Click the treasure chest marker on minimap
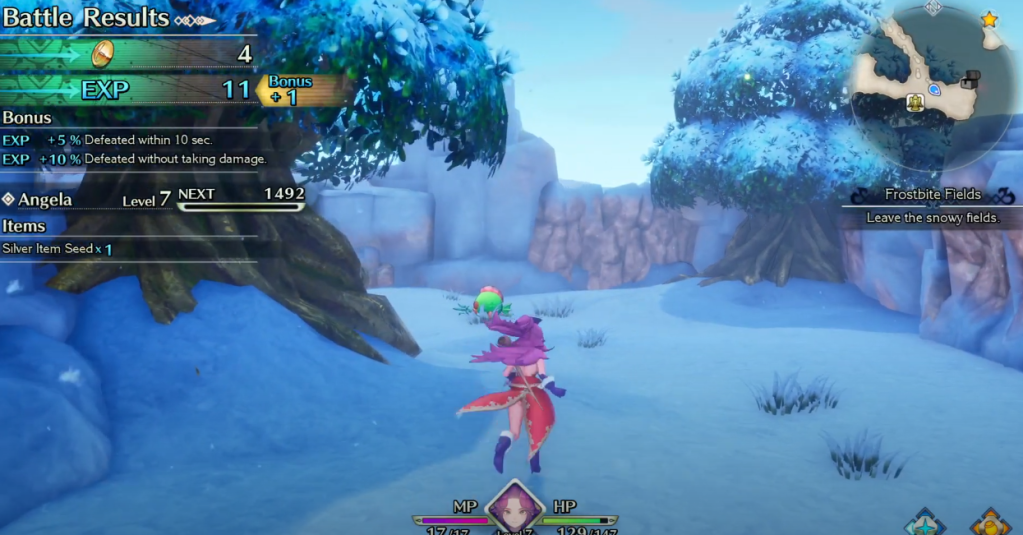Screen dimensions: 1023x535 pyautogui.click(x=969, y=80)
